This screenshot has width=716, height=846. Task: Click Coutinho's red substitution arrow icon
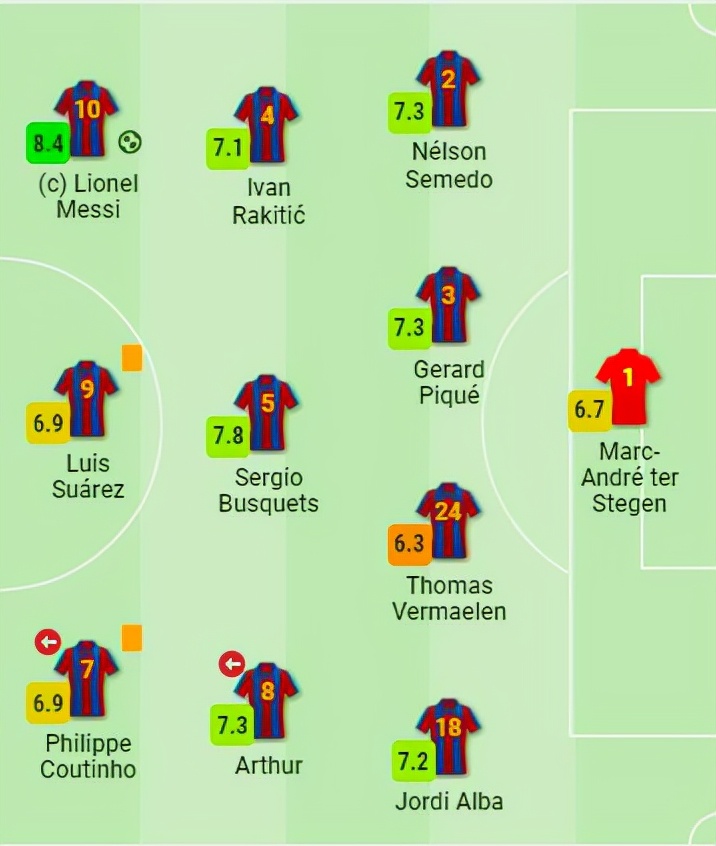46,642
